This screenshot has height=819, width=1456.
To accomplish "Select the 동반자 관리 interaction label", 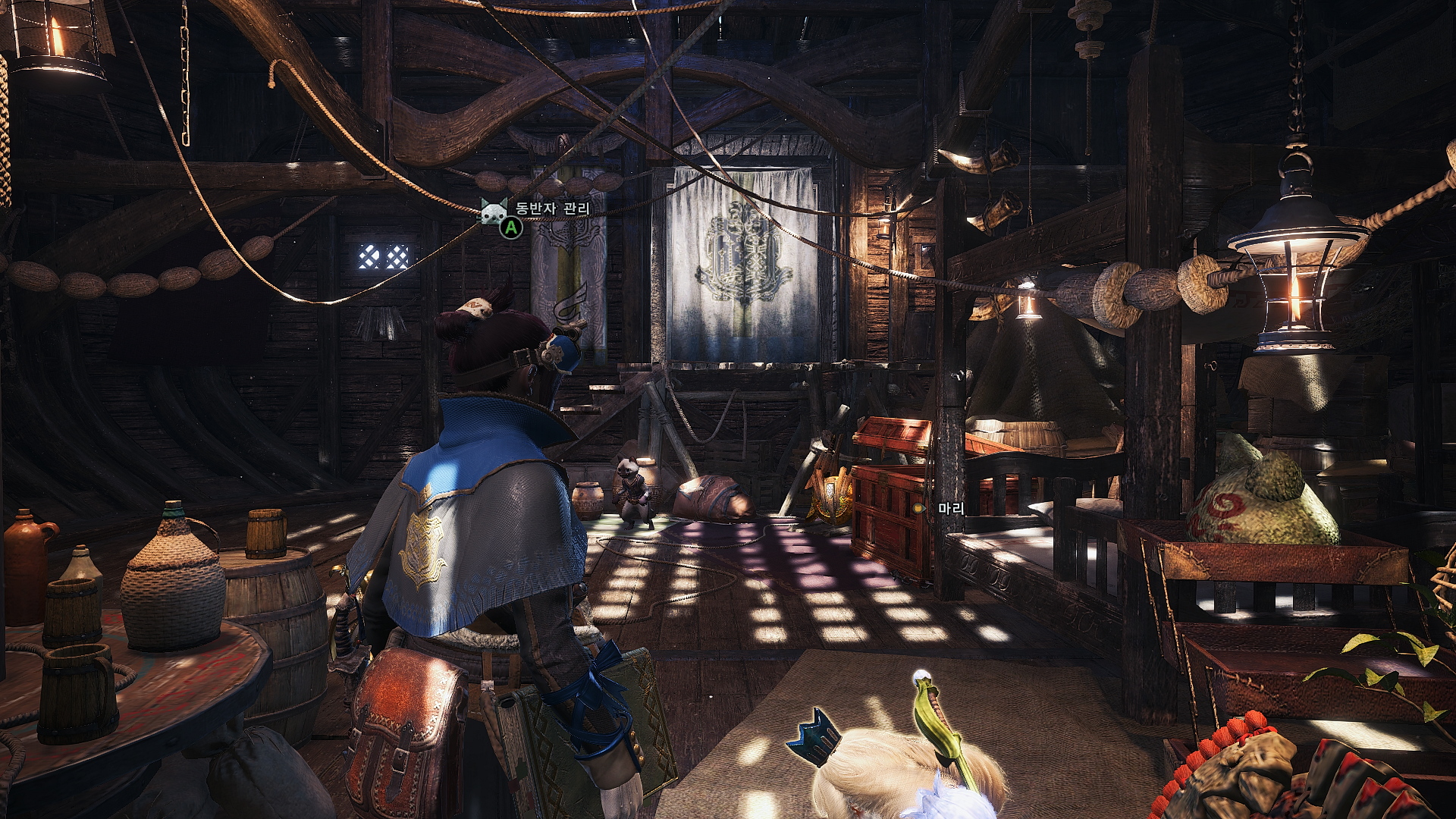I will pos(551,209).
